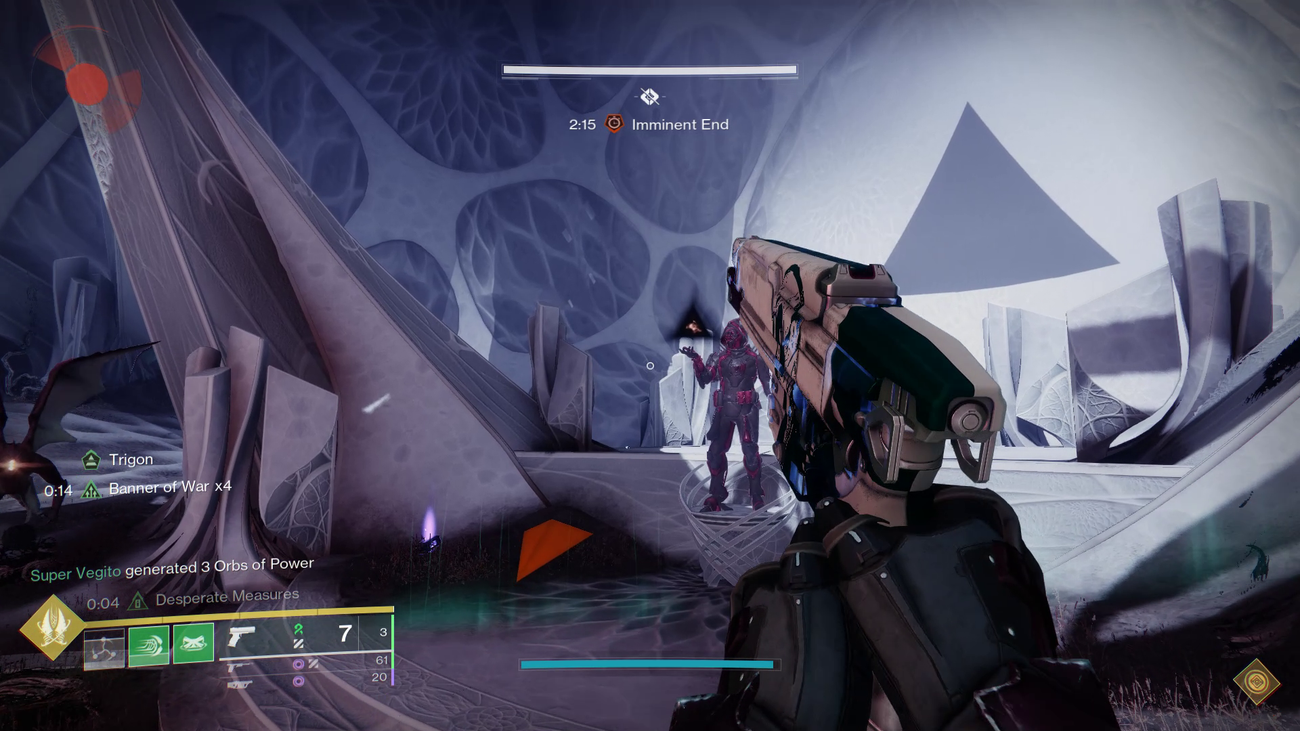Click the Banner of War buff icon
This screenshot has height=731, width=1300.
pos(90,487)
